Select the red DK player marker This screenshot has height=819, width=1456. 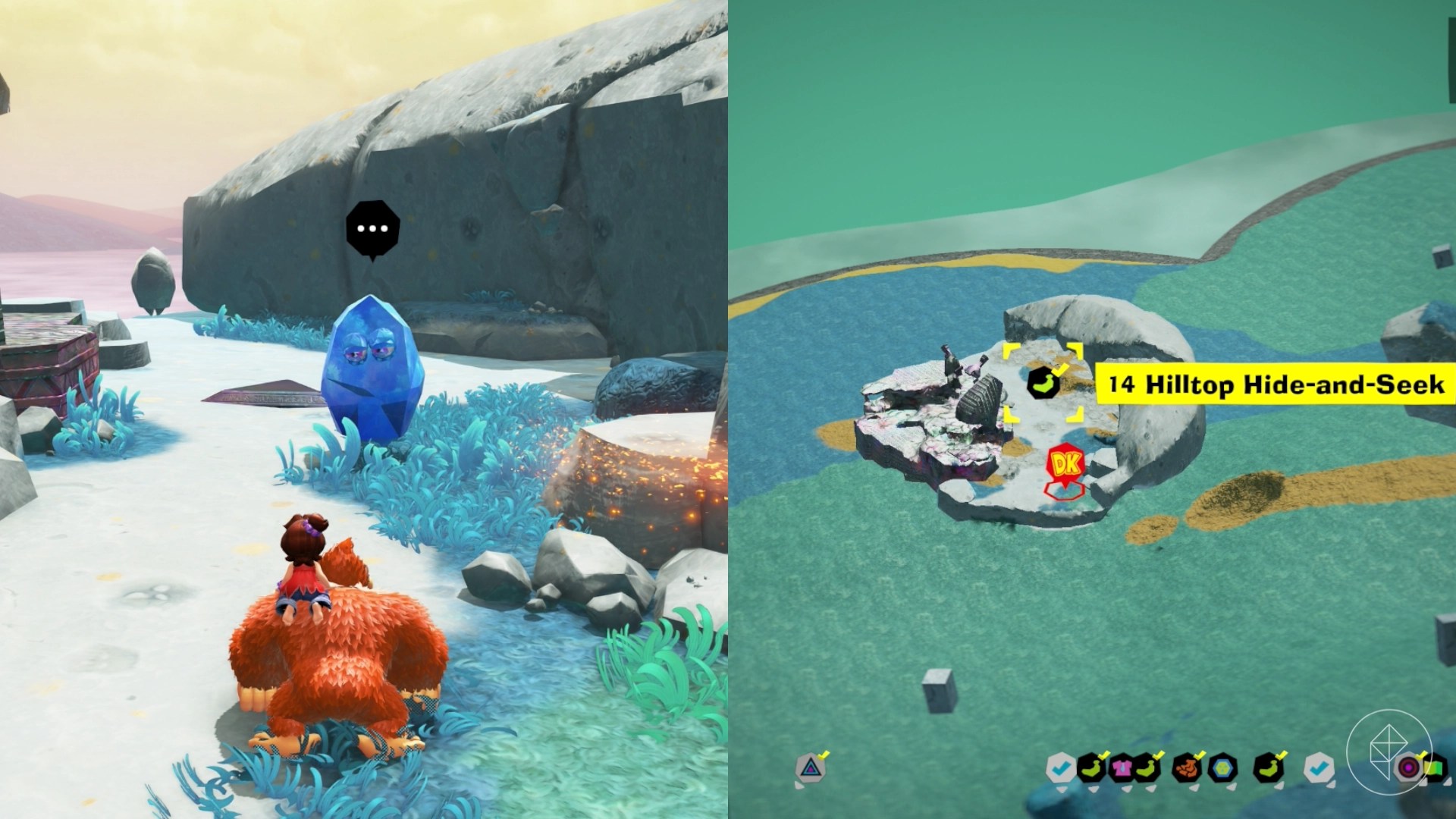tap(1065, 464)
